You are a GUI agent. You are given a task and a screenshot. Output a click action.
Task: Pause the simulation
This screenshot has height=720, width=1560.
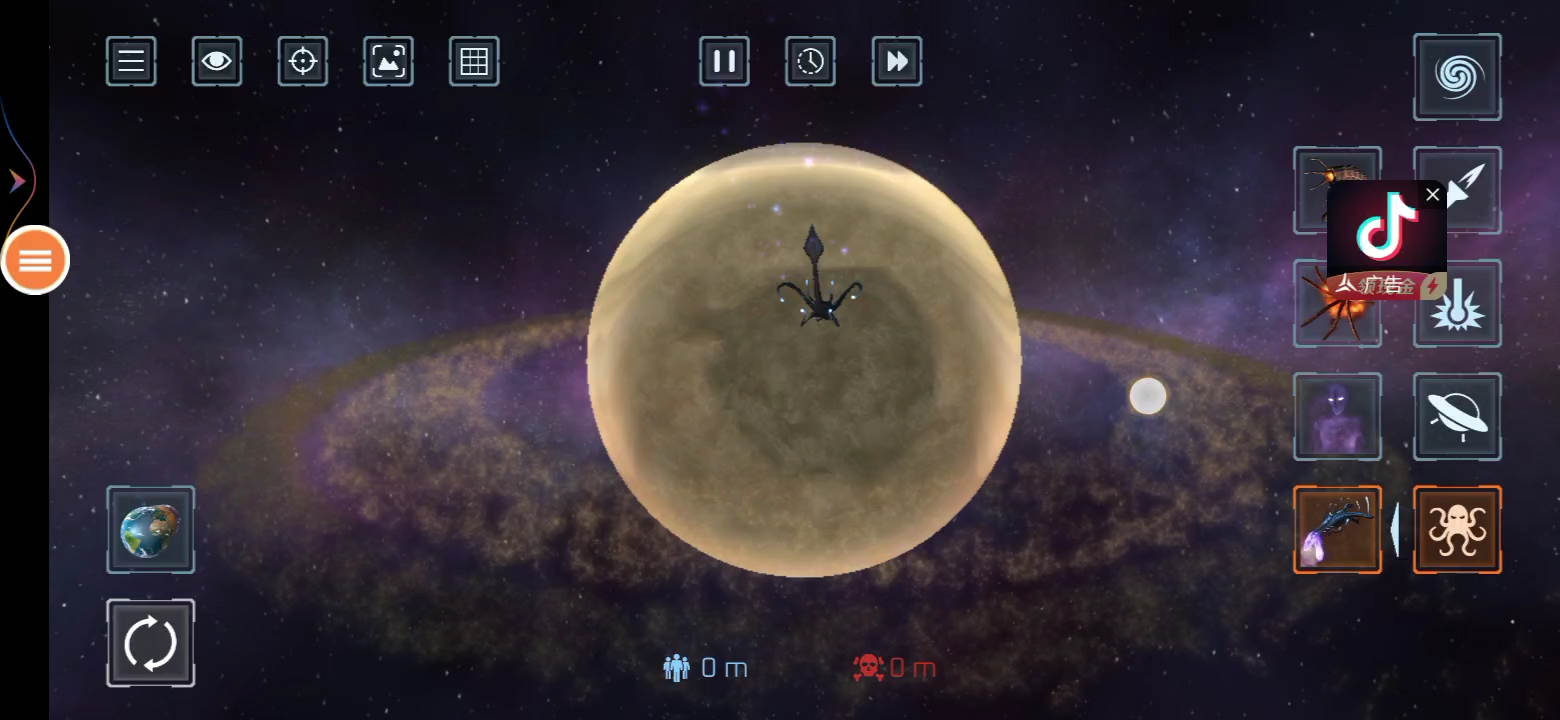pyautogui.click(x=723, y=61)
